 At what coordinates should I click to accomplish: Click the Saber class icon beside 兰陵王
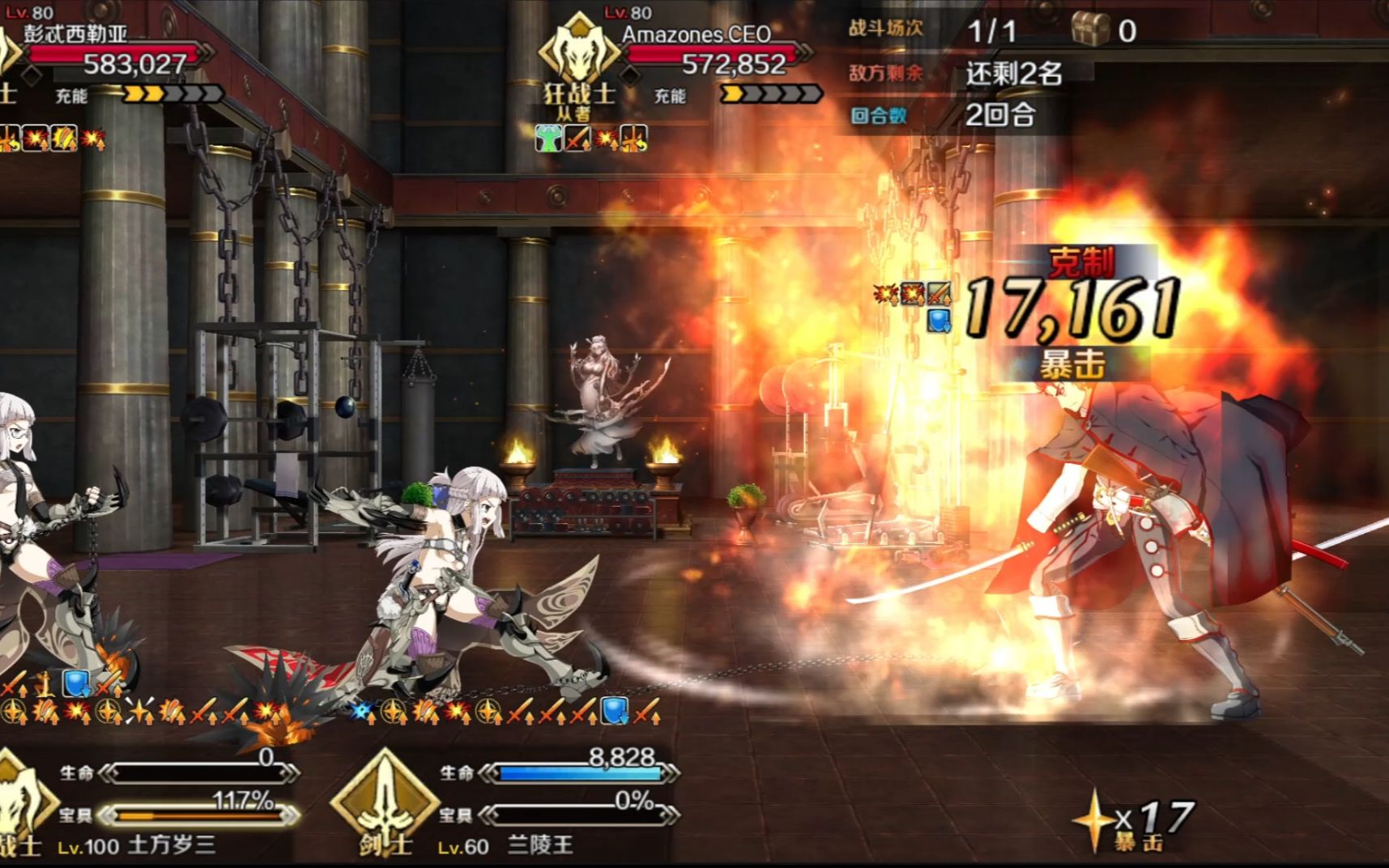(384, 802)
